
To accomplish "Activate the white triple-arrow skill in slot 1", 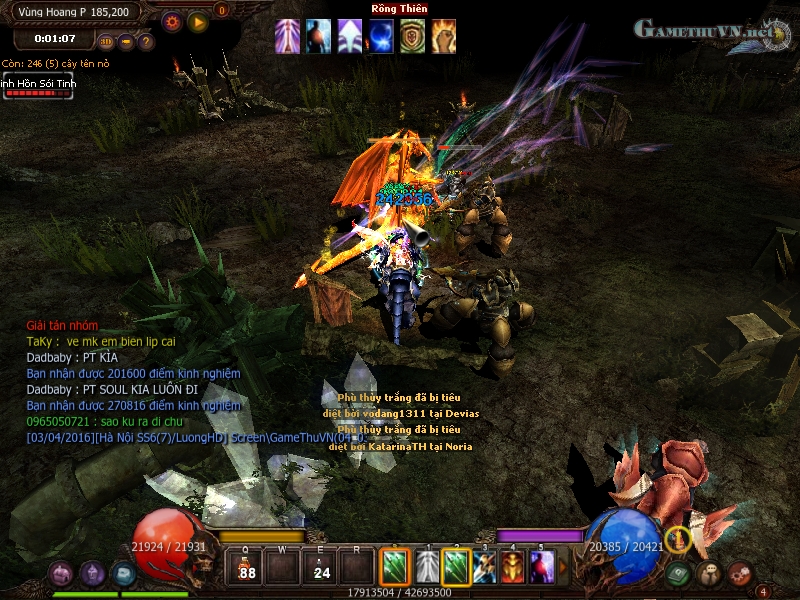I will [427, 568].
